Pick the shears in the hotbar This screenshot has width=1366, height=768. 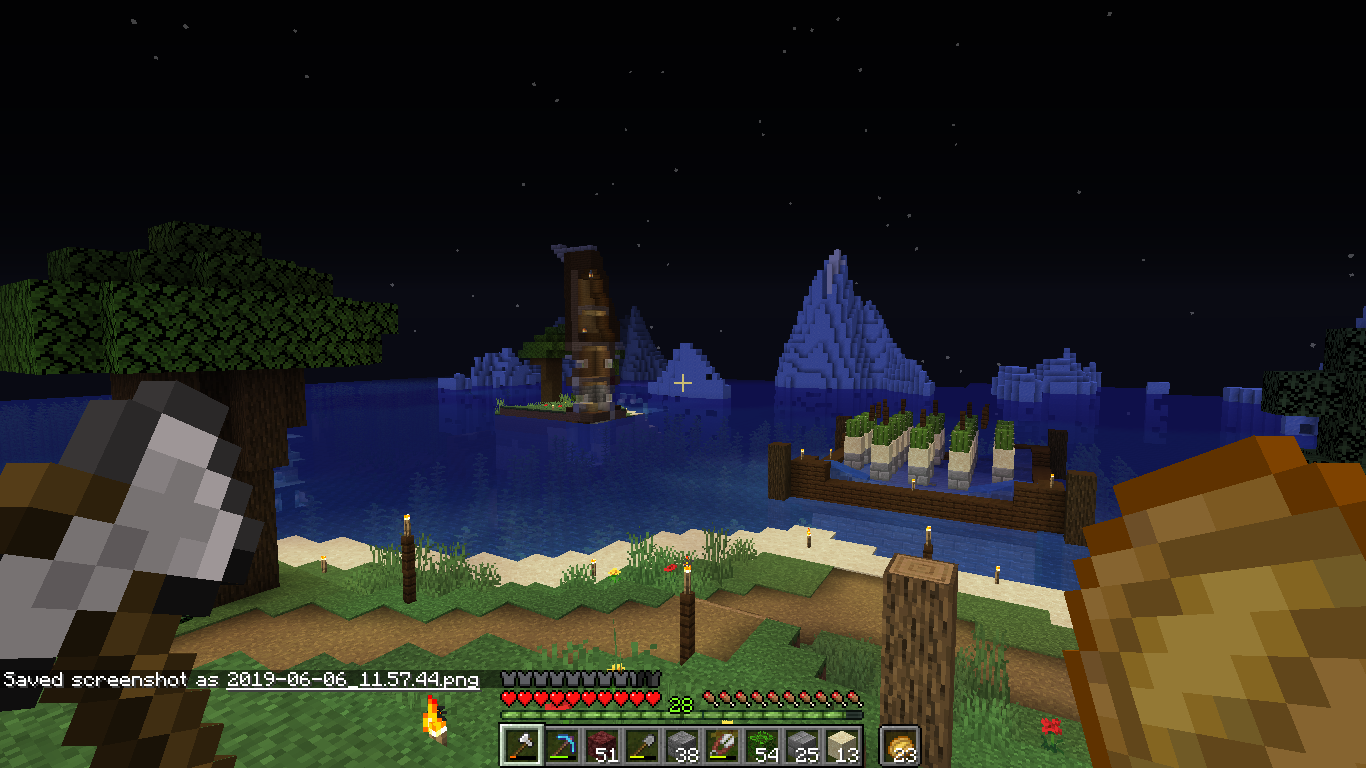click(722, 745)
